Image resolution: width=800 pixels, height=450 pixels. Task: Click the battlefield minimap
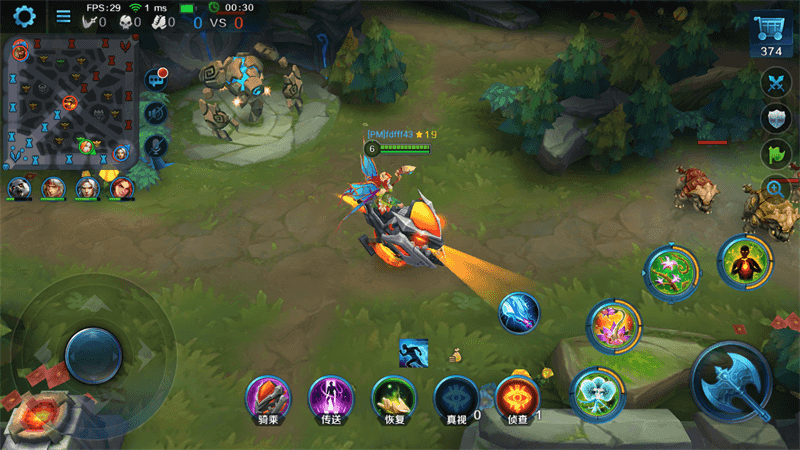tap(72, 102)
